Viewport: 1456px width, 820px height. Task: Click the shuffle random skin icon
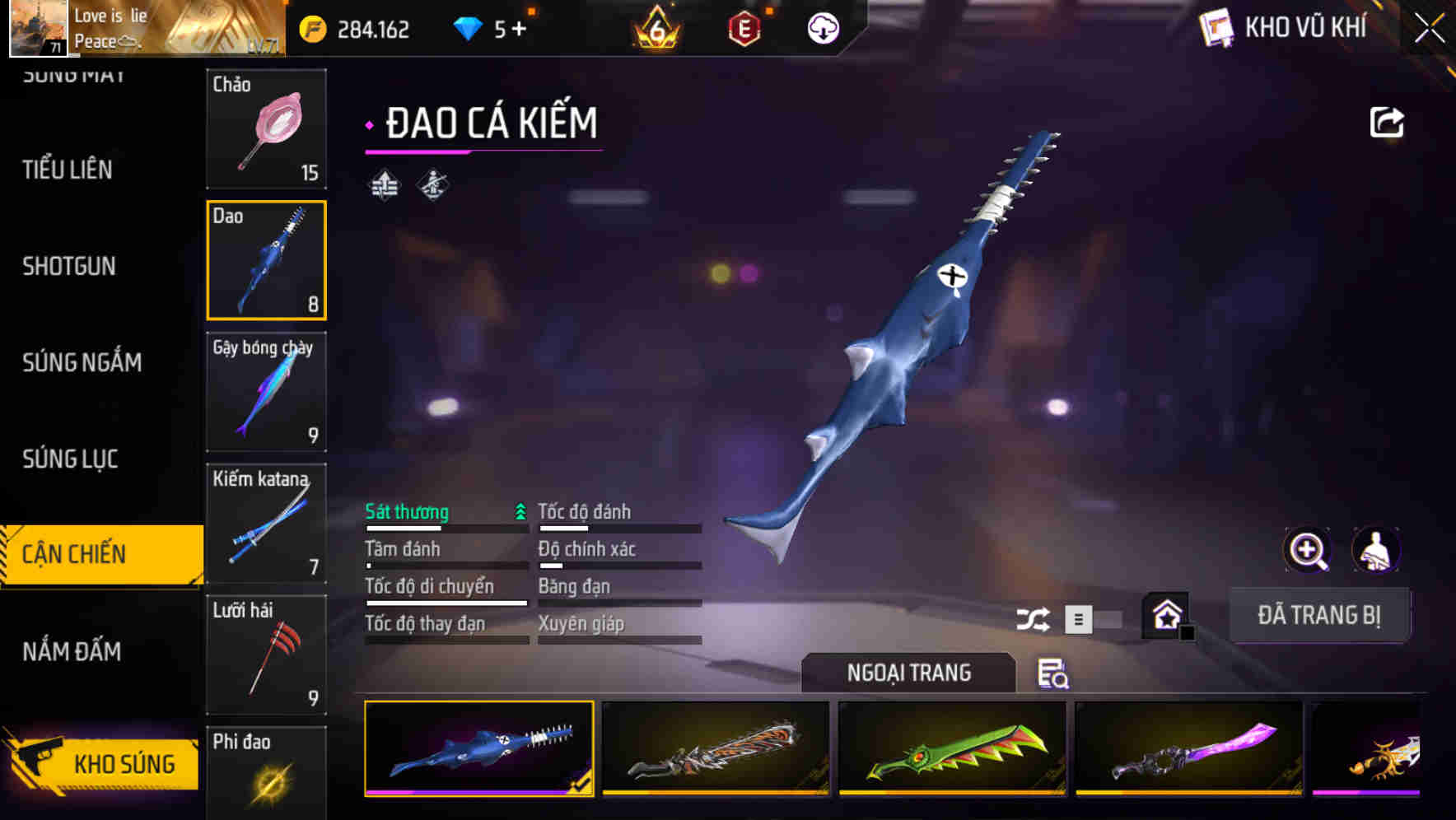pos(1034,617)
